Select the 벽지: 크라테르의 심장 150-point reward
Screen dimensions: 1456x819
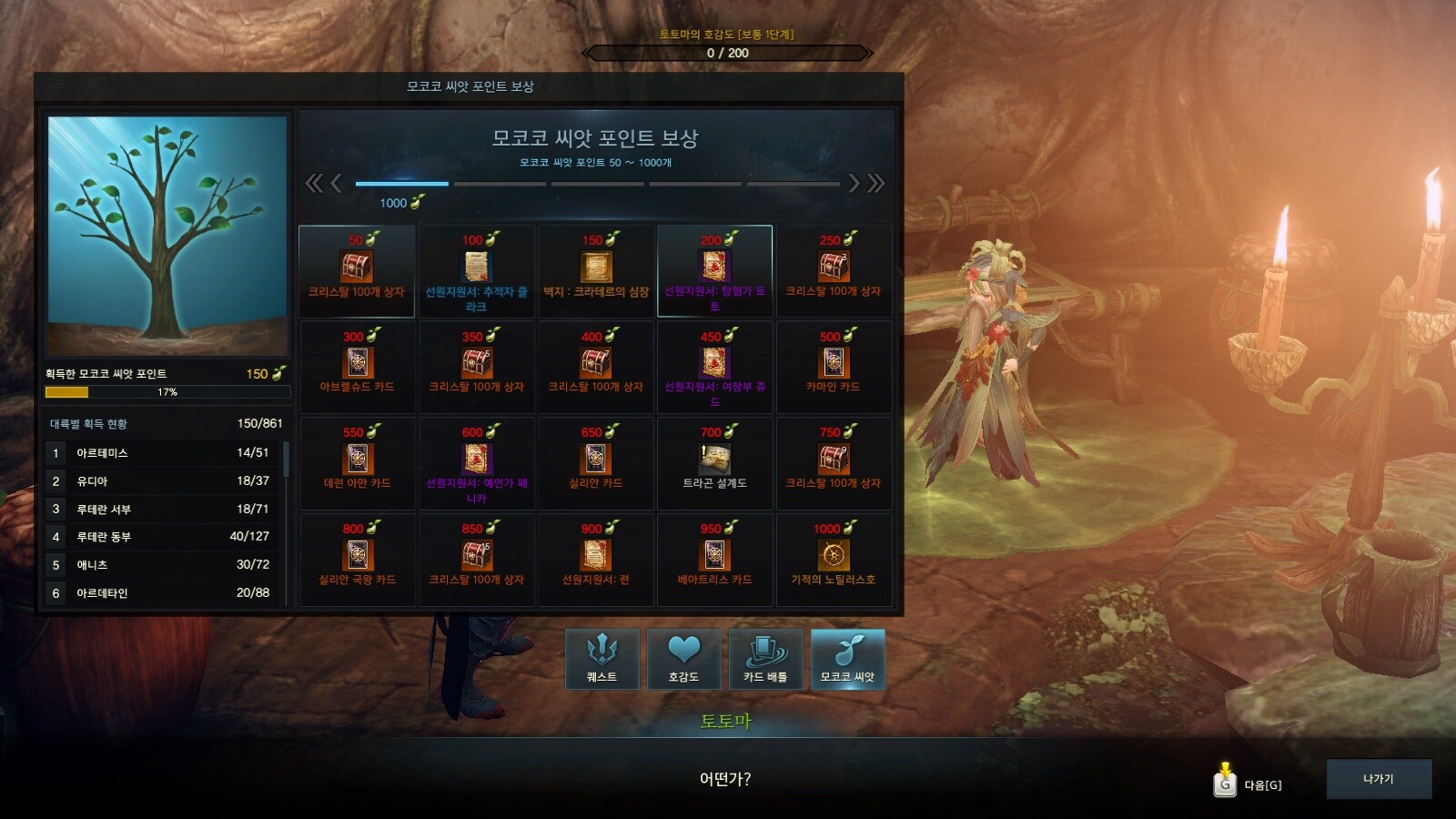point(595,270)
